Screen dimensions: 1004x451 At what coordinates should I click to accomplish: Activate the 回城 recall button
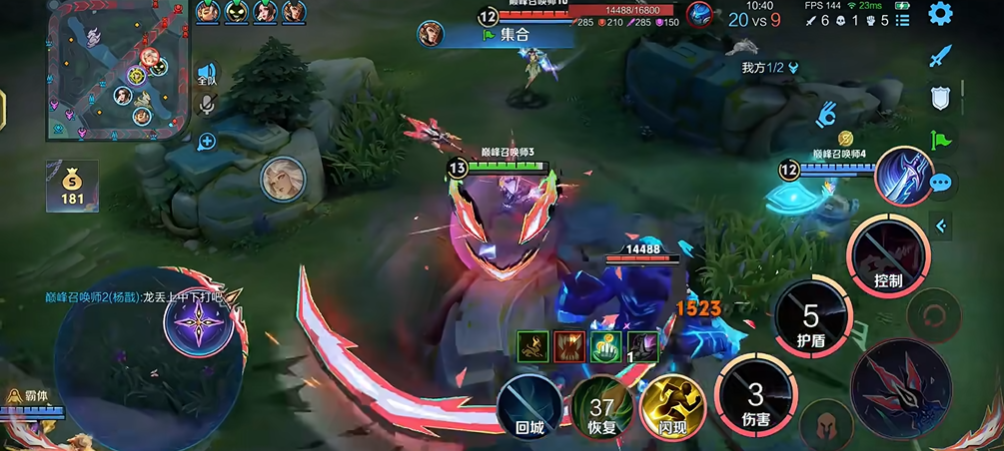click(x=529, y=406)
